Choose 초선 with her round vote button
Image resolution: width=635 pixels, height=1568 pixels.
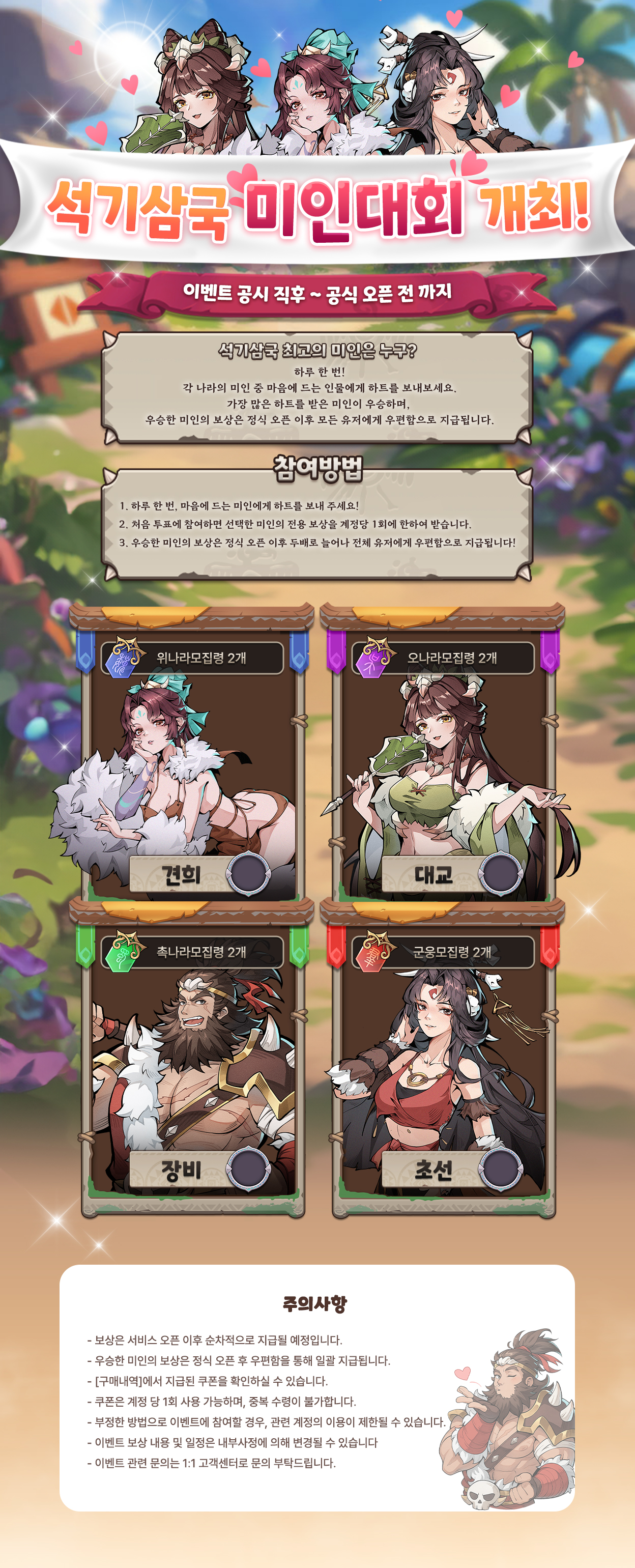click(501, 1168)
